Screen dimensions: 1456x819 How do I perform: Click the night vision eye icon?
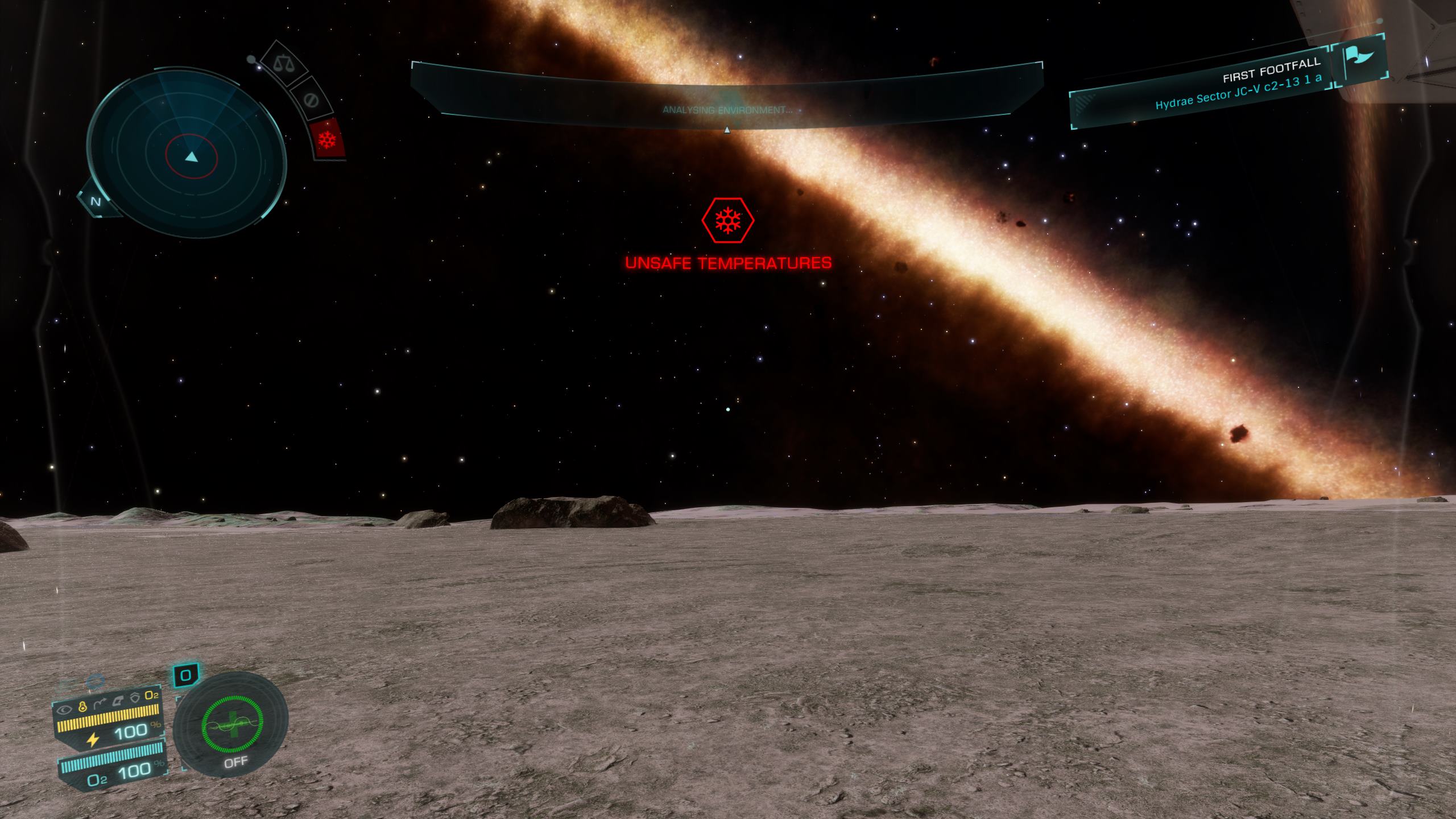(x=65, y=709)
